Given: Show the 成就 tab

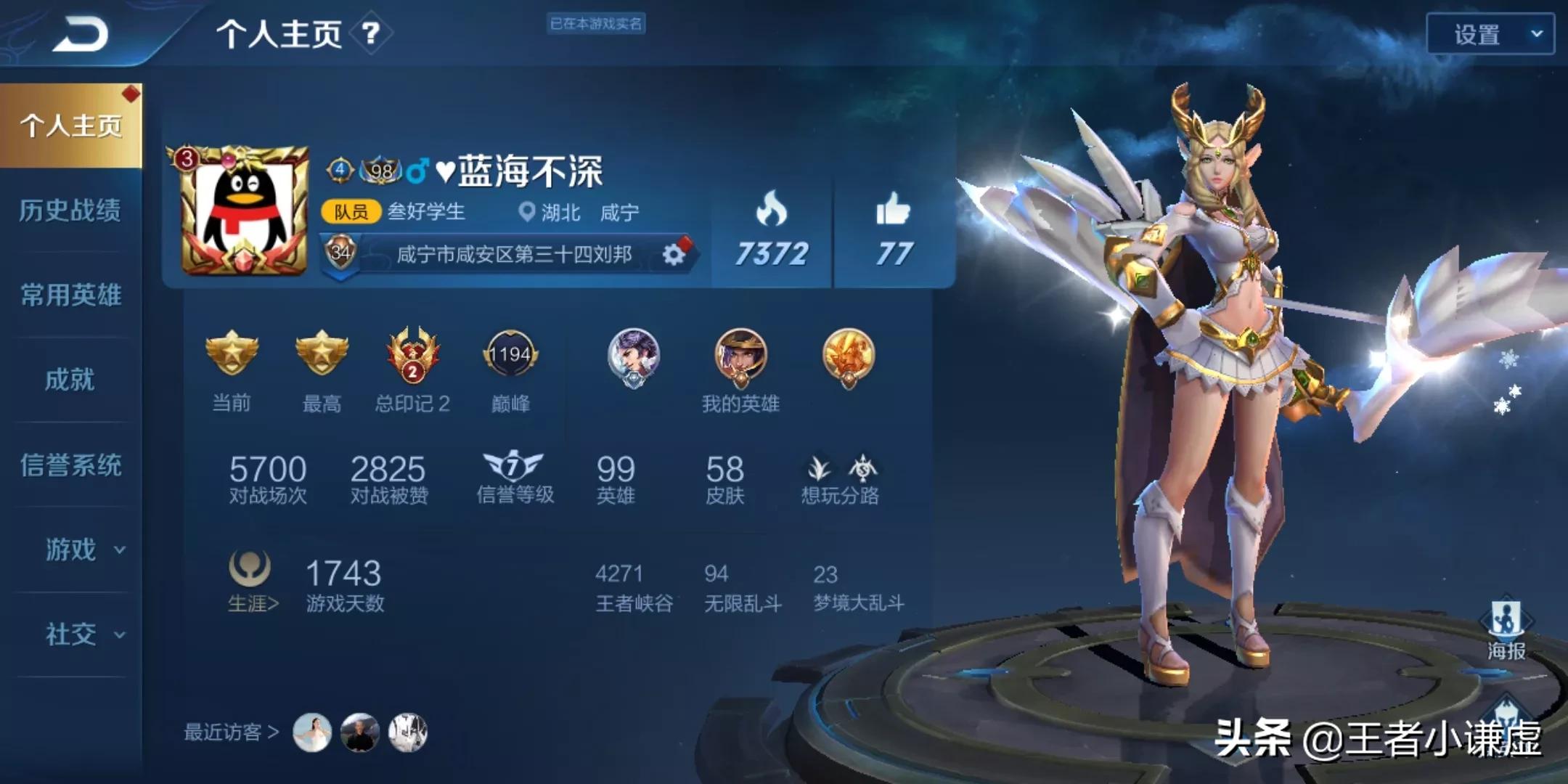Looking at the screenshot, I should coord(70,380).
